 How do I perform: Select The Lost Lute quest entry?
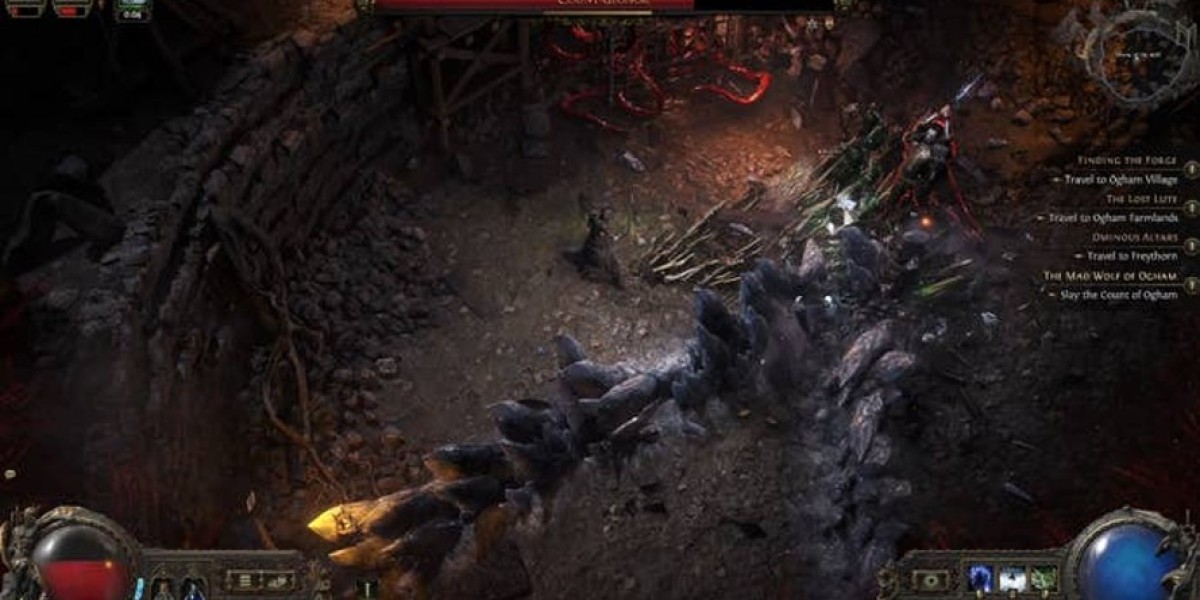(x=1140, y=199)
